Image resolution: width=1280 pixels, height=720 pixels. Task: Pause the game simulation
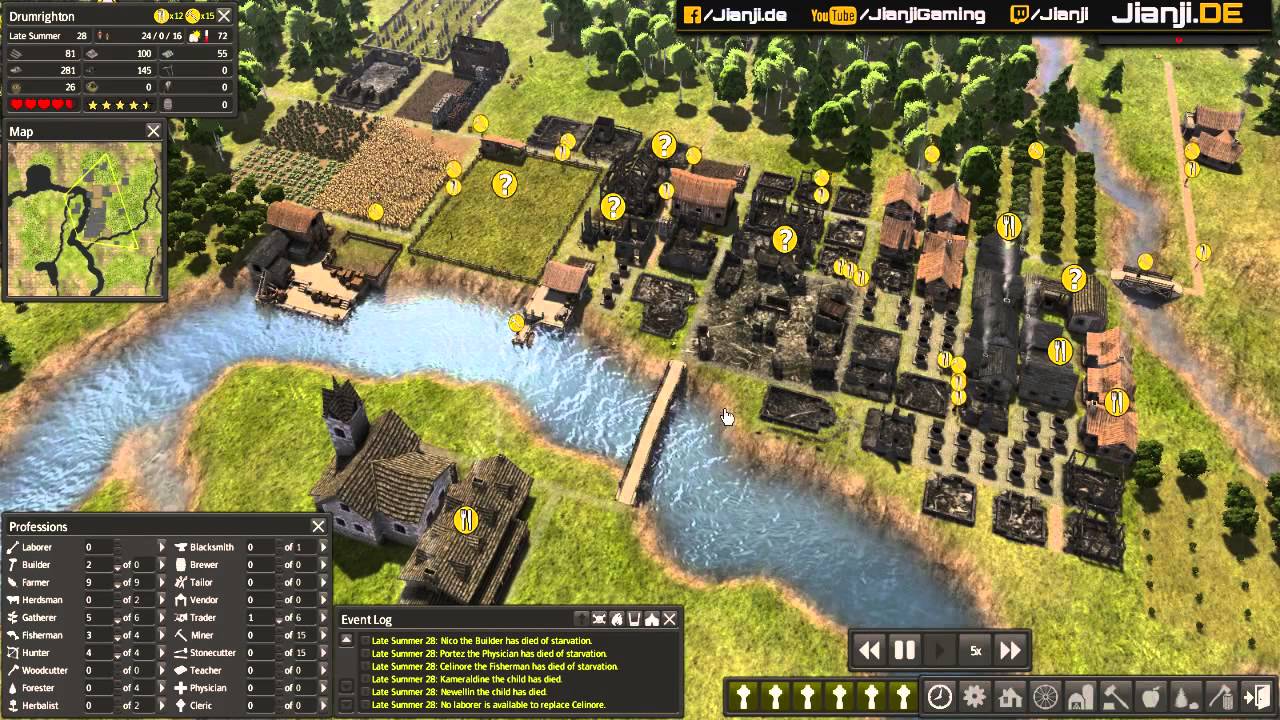point(904,651)
